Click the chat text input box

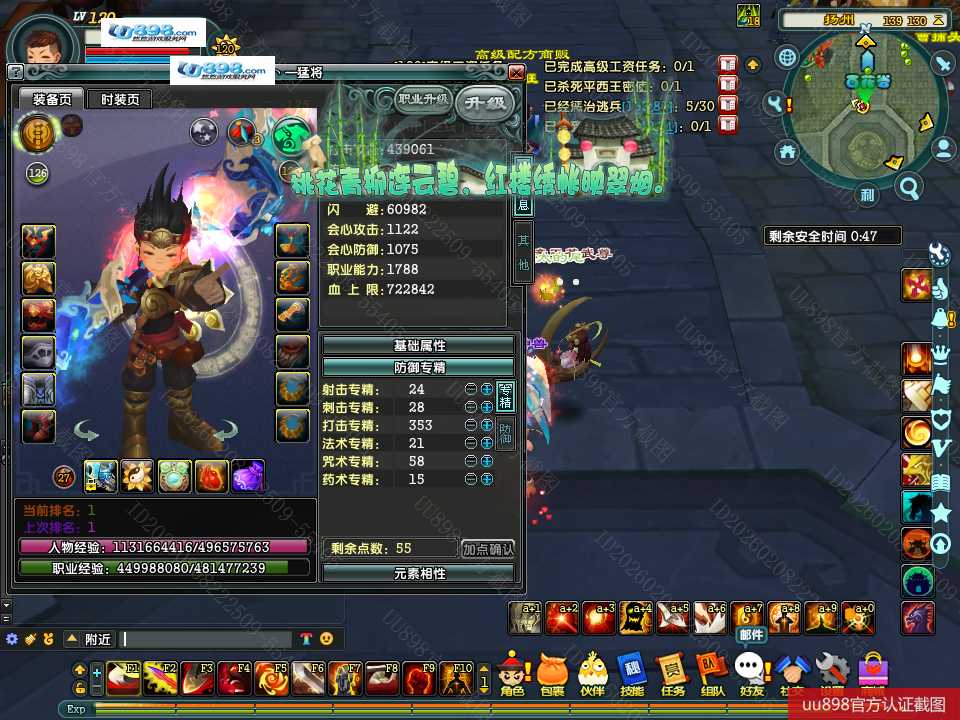point(207,639)
